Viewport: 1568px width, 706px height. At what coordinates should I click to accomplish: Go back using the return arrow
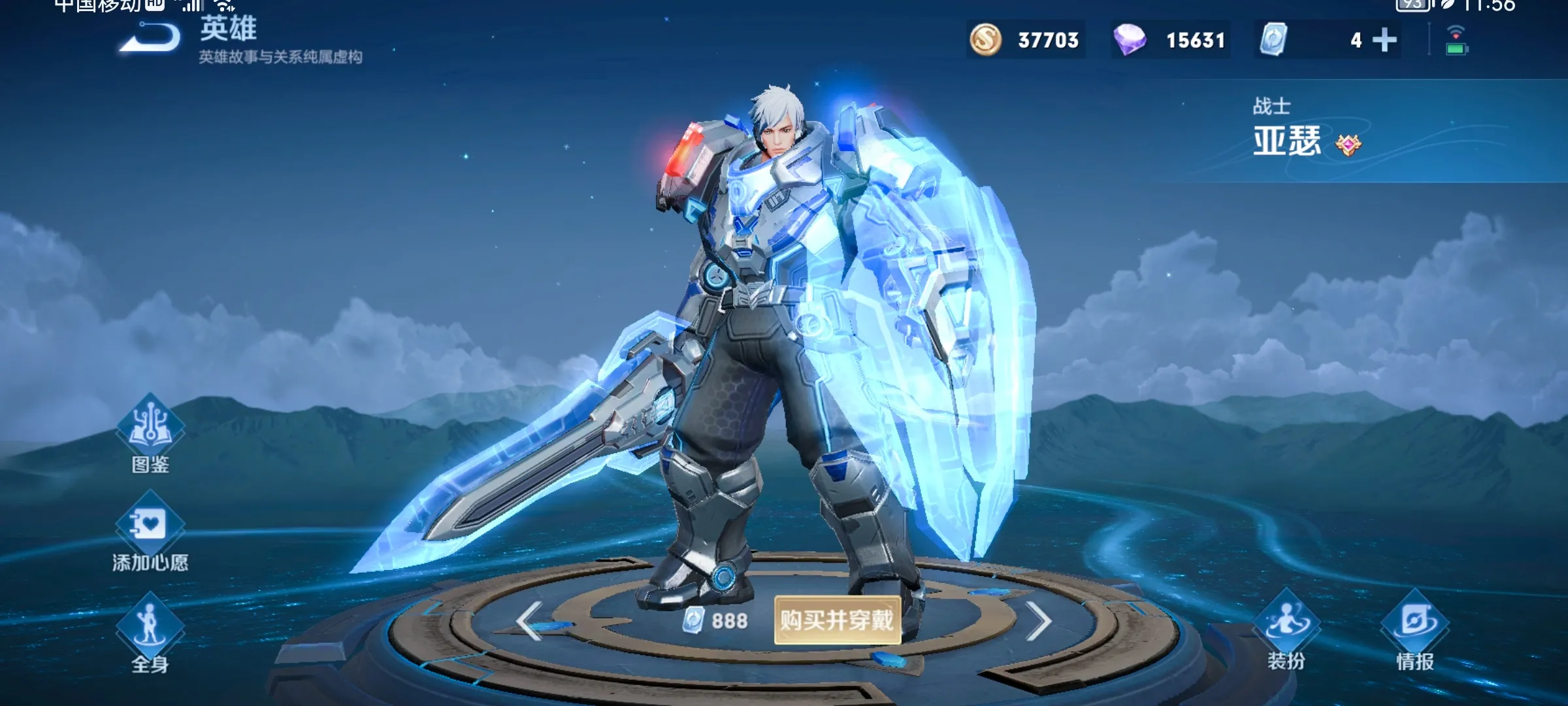coord(150,38)
